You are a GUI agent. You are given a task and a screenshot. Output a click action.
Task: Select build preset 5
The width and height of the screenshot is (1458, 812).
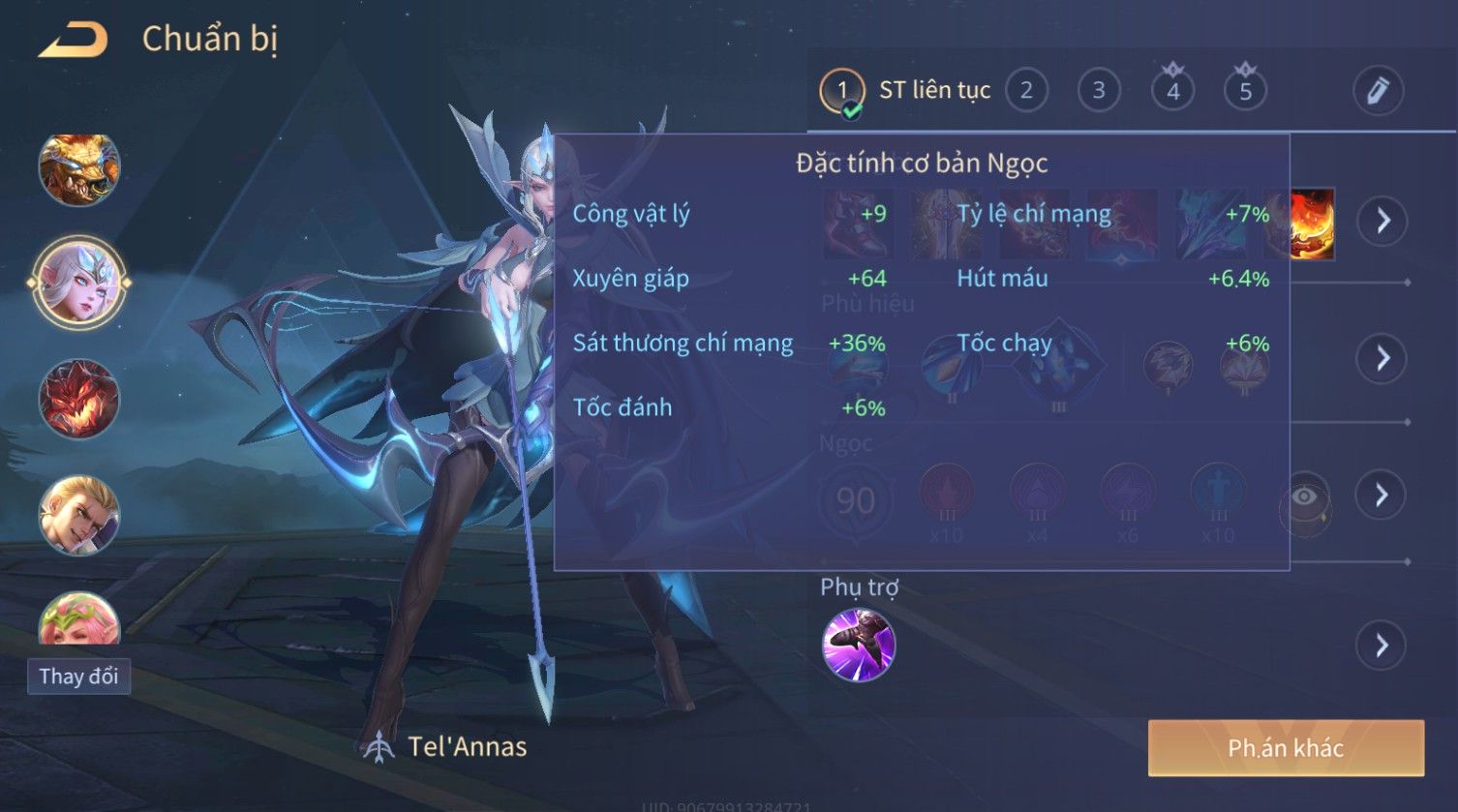coord(1245,91)
